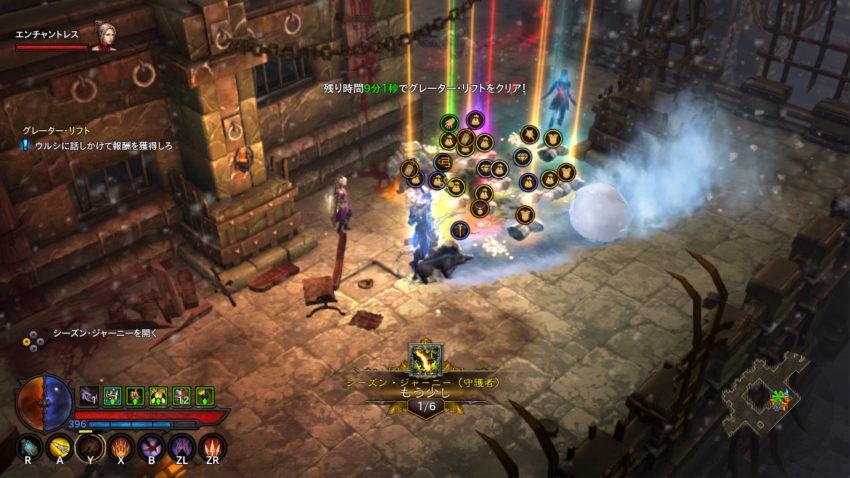
Task: Activate the purple burst skill labeled B
Action: pyautogui.click(x=152, y=447)
